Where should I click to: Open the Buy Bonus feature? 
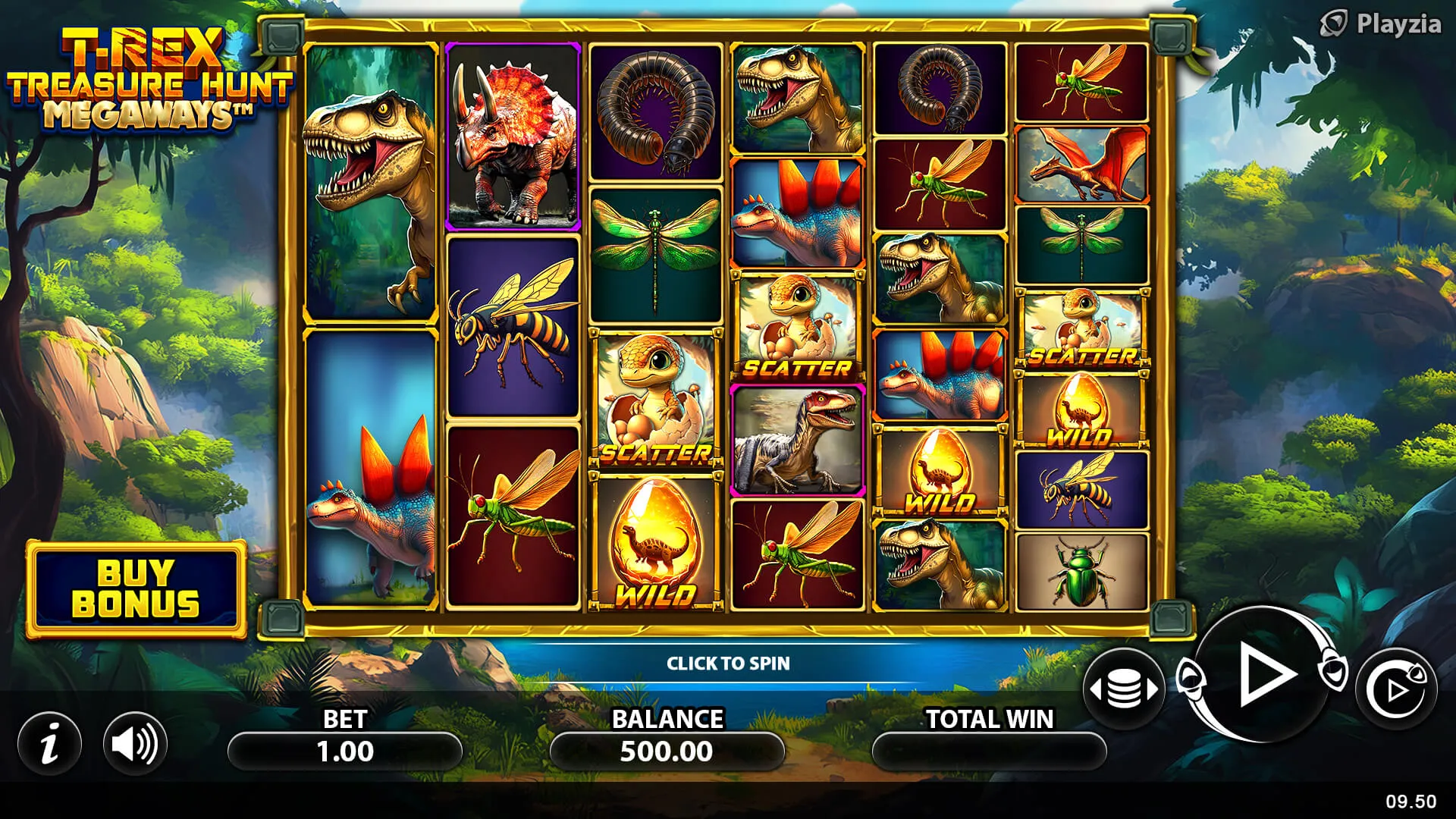(136, 588)
